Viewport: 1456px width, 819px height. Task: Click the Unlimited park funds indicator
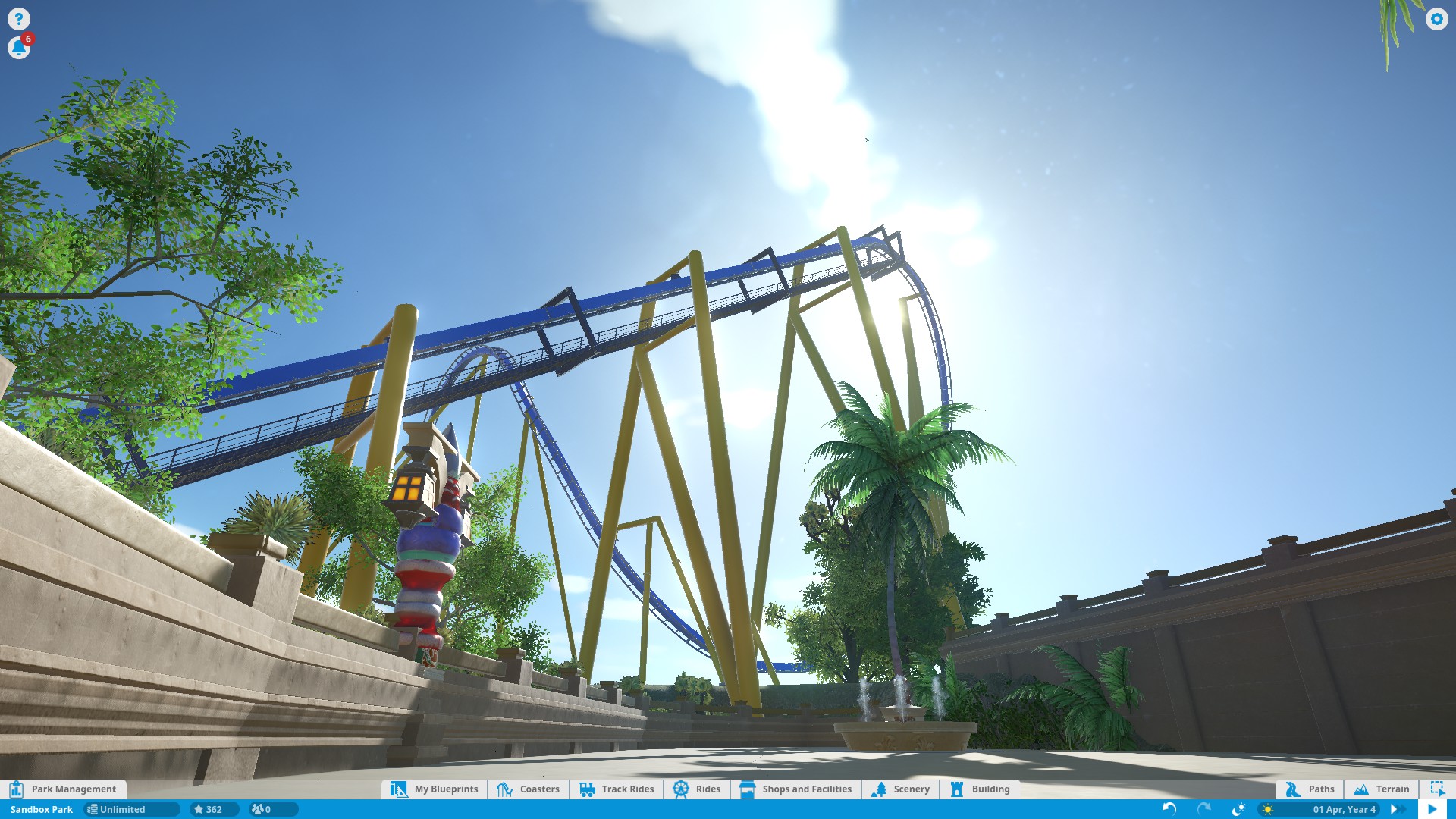121,809
